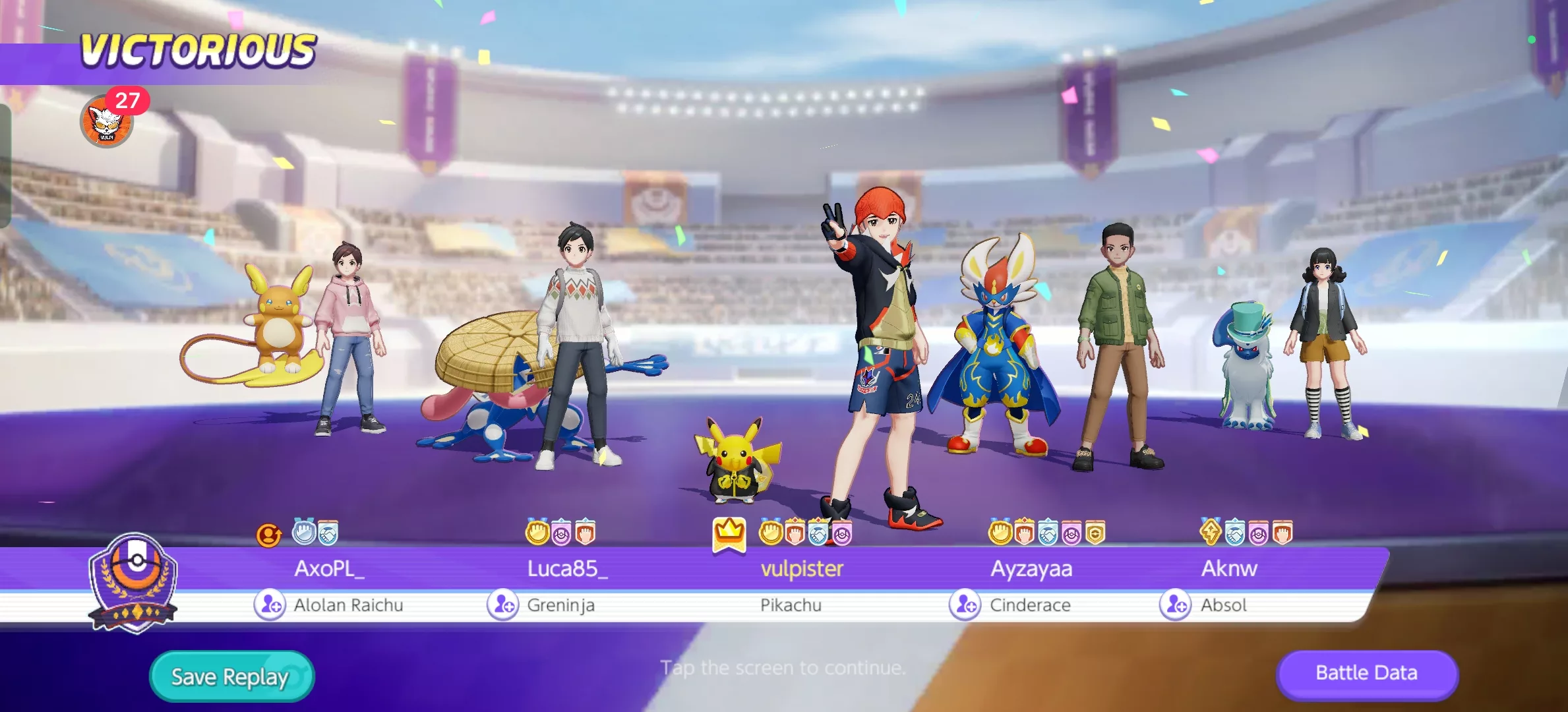Select vulpister's player name

coord(802,568)
